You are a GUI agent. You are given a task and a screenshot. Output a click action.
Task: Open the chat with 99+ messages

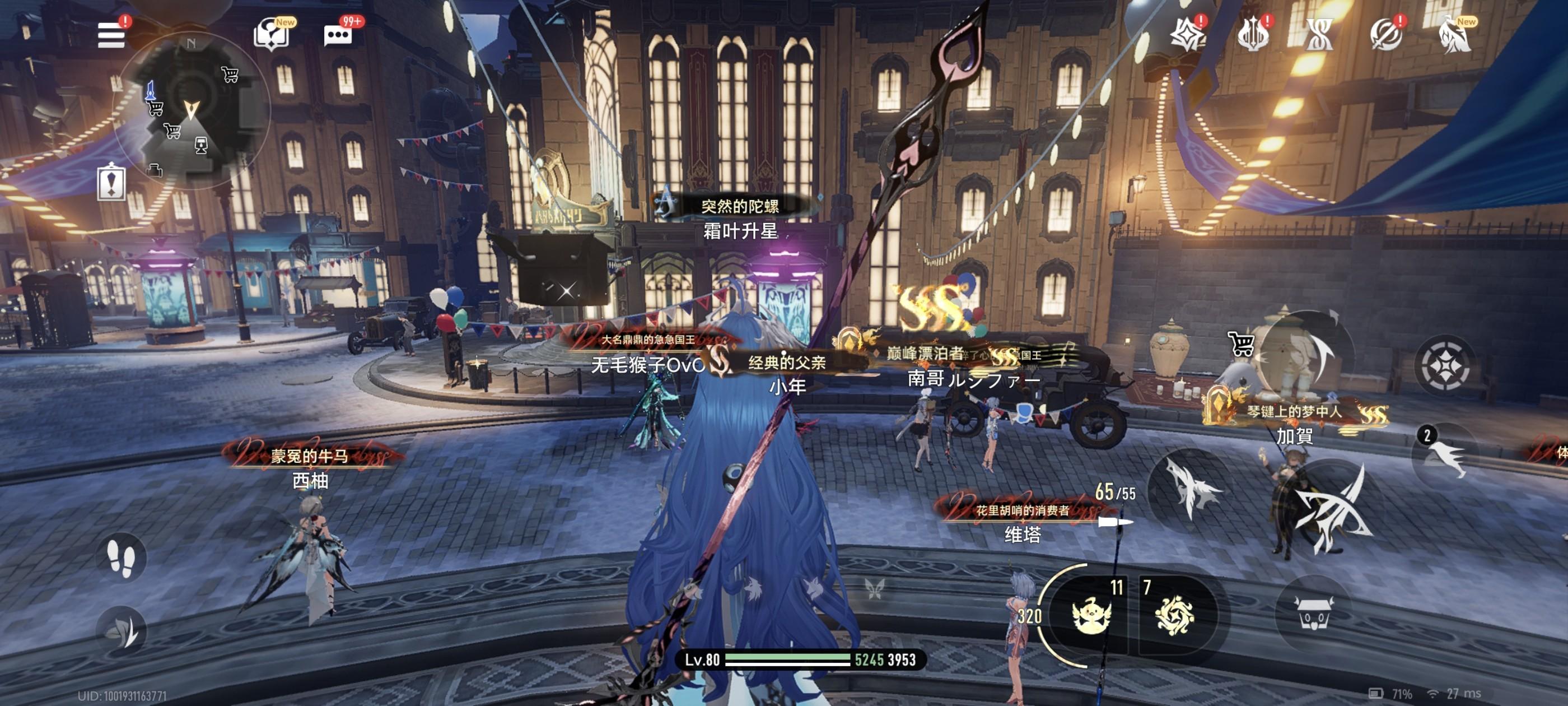pyautogui.click(x=338, y=35)
